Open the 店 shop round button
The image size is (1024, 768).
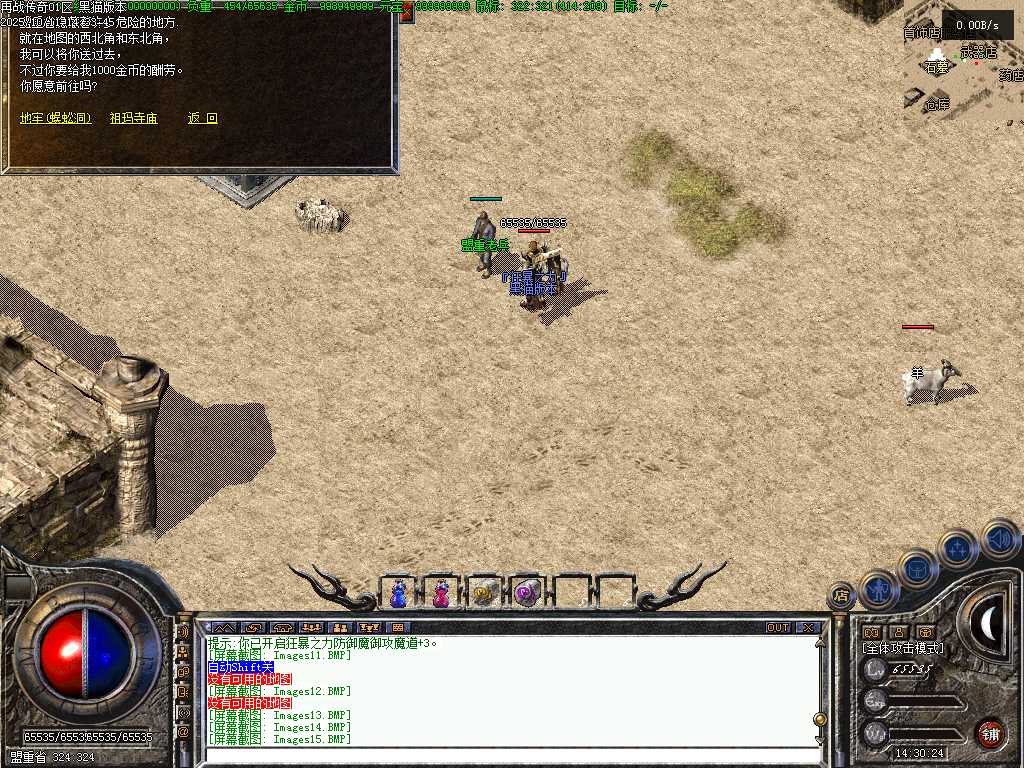pyautogui.click(x=842, y=595)
